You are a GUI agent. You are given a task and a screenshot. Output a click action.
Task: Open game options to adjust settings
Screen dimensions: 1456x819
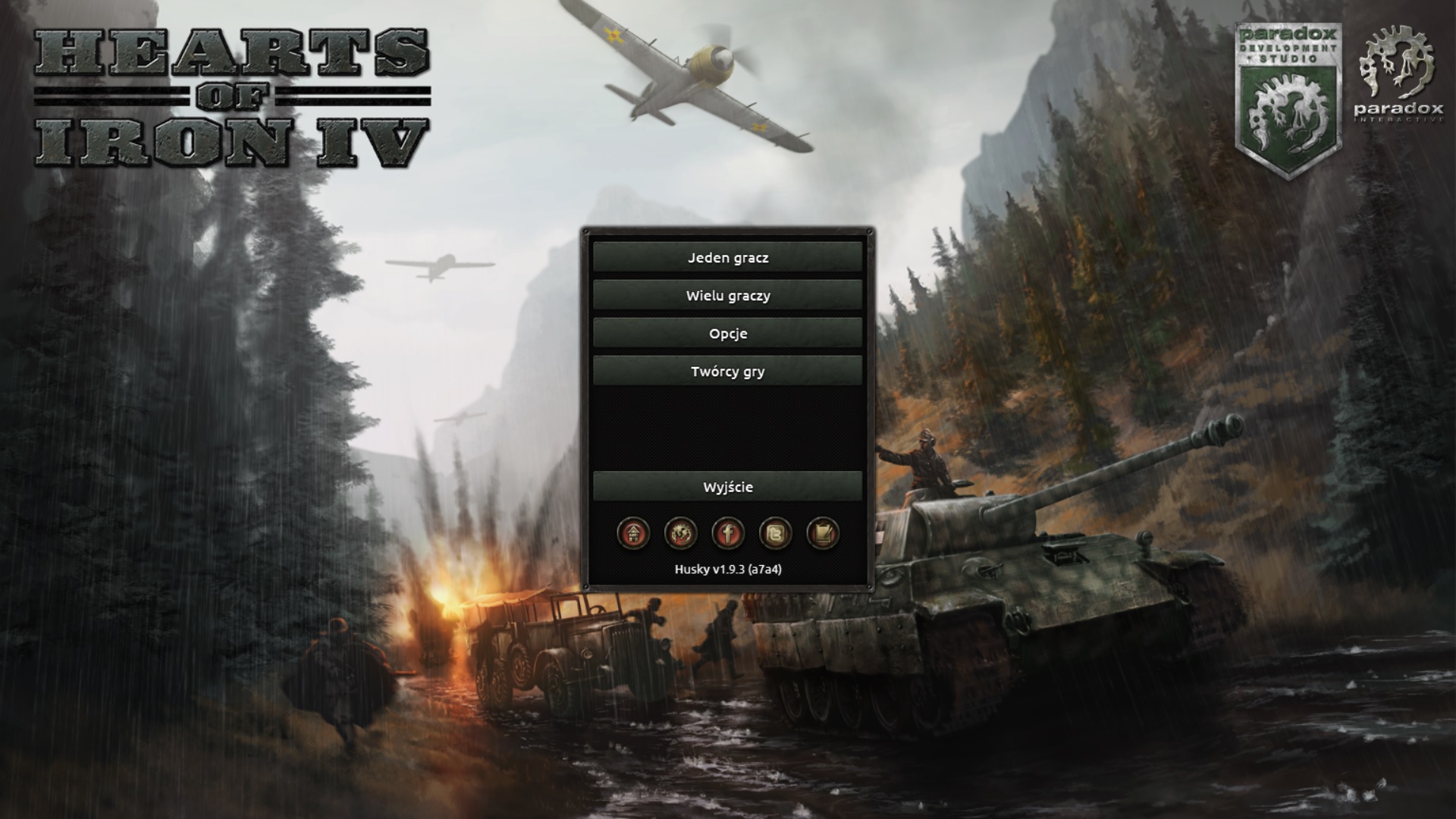[x=729, y=334]
